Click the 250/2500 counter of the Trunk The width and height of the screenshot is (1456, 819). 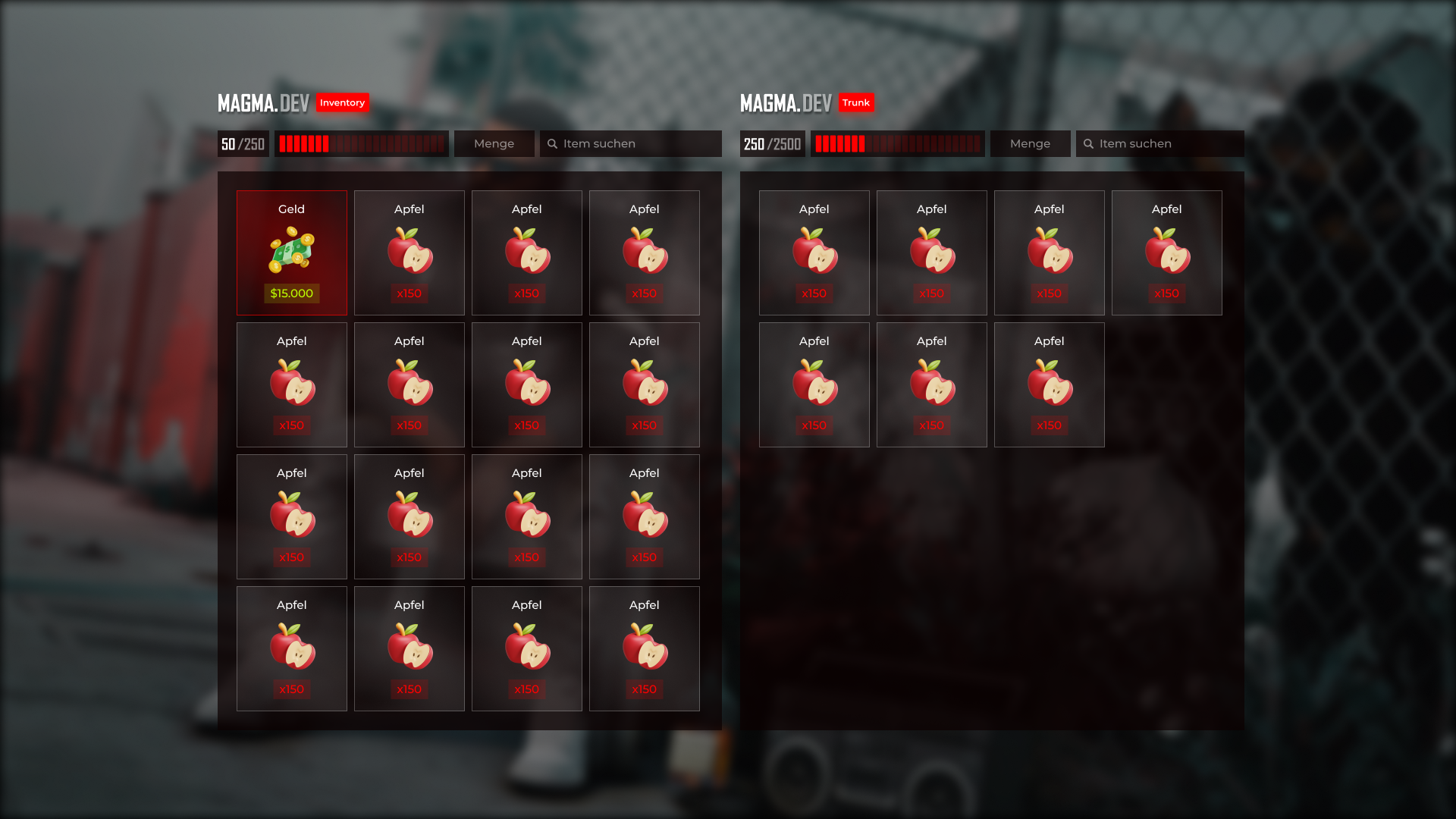[771, 143]
